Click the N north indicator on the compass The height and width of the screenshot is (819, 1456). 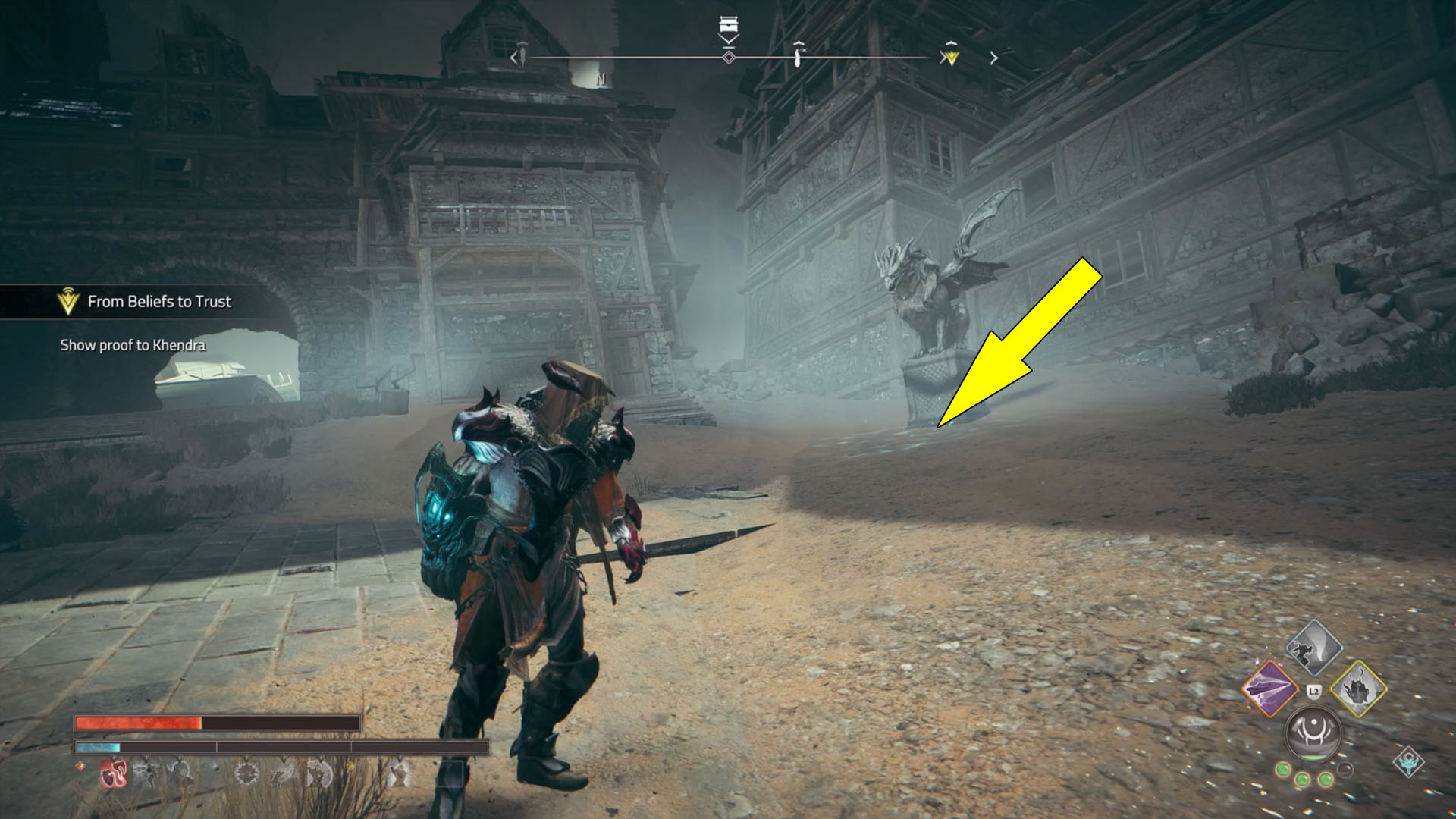click(601, 79)
